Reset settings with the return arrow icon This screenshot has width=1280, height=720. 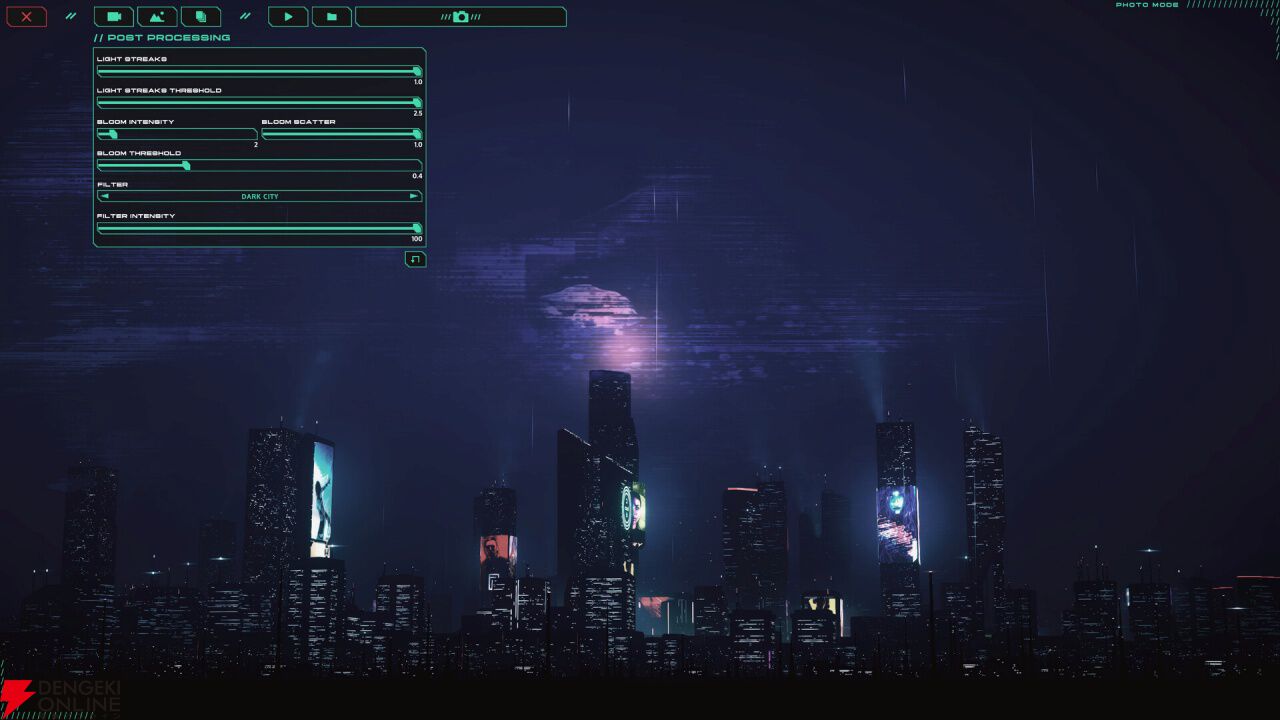pyautogui.click(x=414, y=259)
